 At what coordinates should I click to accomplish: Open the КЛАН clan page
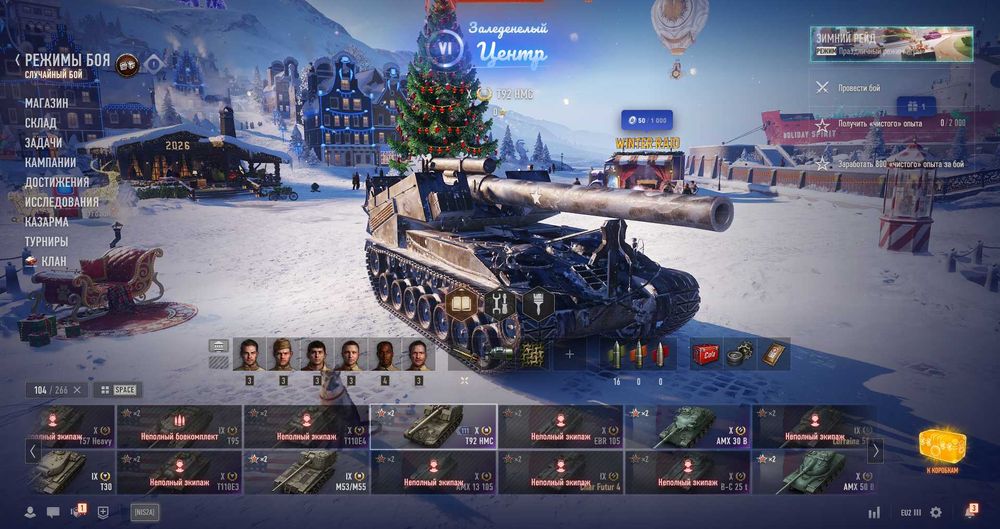pyautogui.click(x=54, y=261)
